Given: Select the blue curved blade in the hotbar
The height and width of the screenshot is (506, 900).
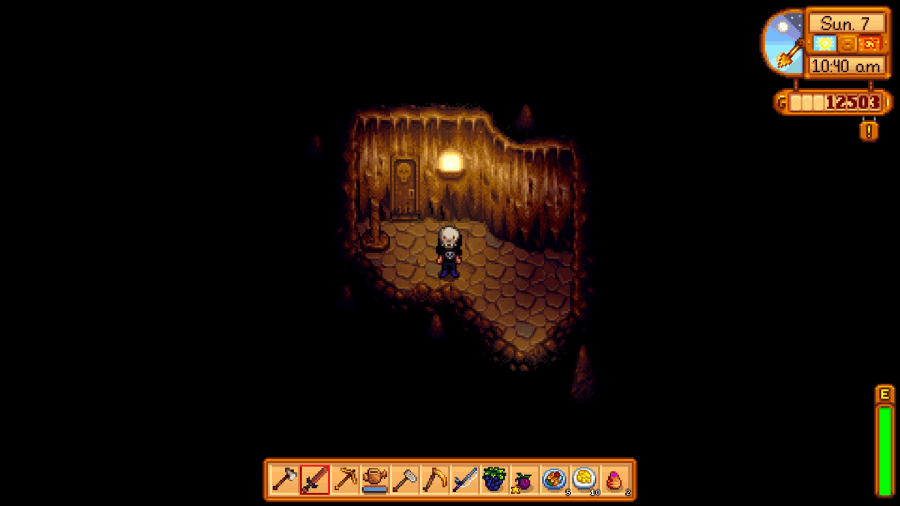Looking at the screenshot, I should (464, 479).
